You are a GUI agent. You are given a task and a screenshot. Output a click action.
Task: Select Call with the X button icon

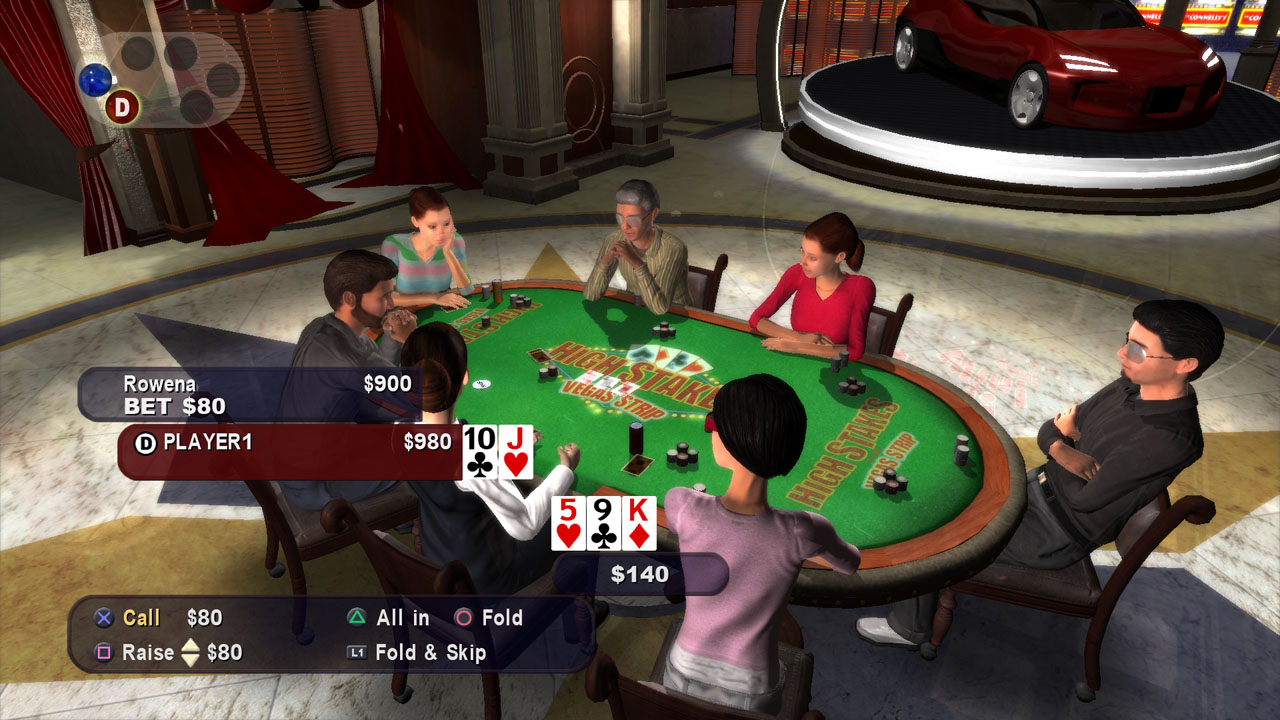103,618
